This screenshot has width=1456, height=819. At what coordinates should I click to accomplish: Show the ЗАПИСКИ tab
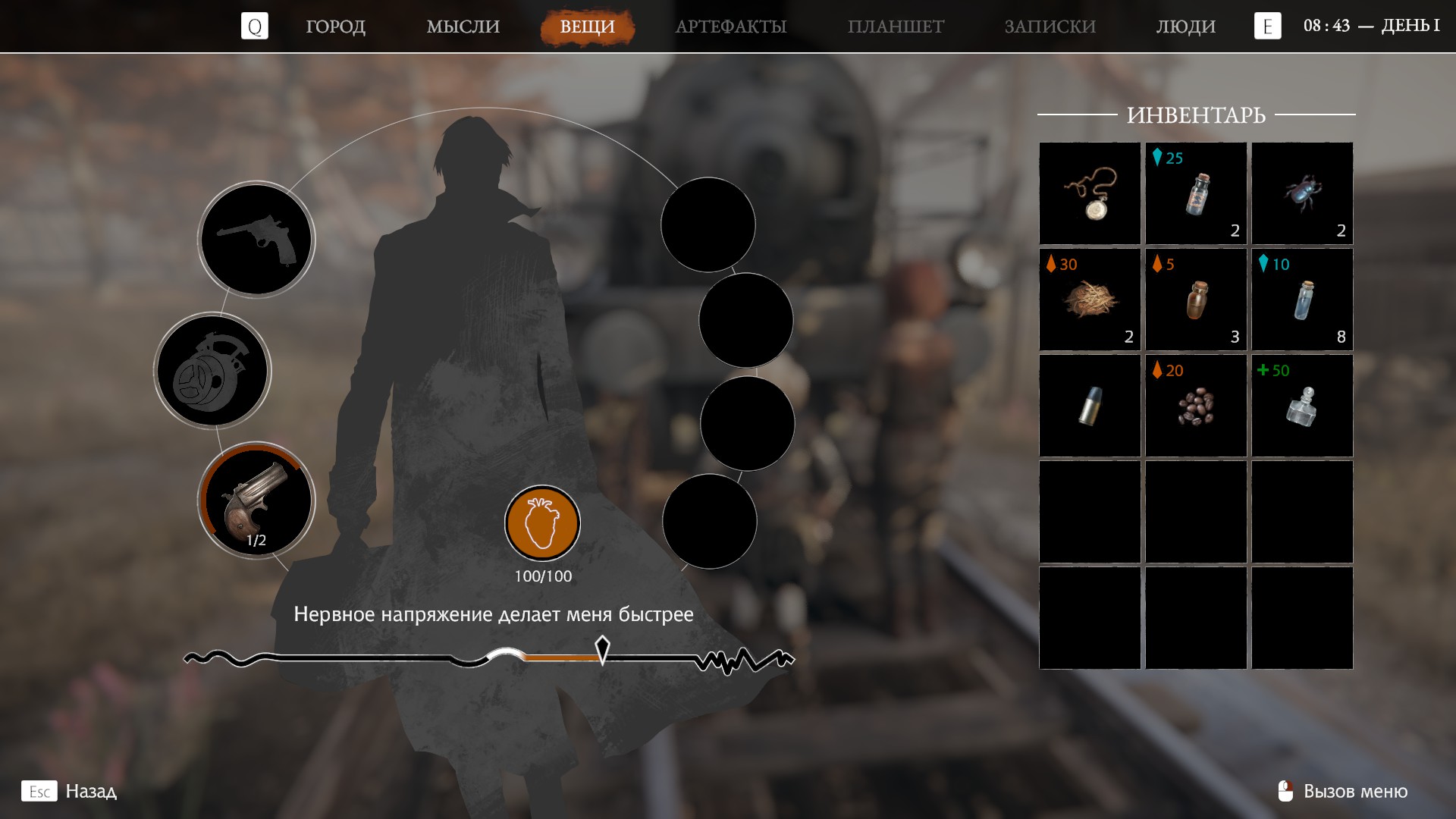pos(1050,27)
